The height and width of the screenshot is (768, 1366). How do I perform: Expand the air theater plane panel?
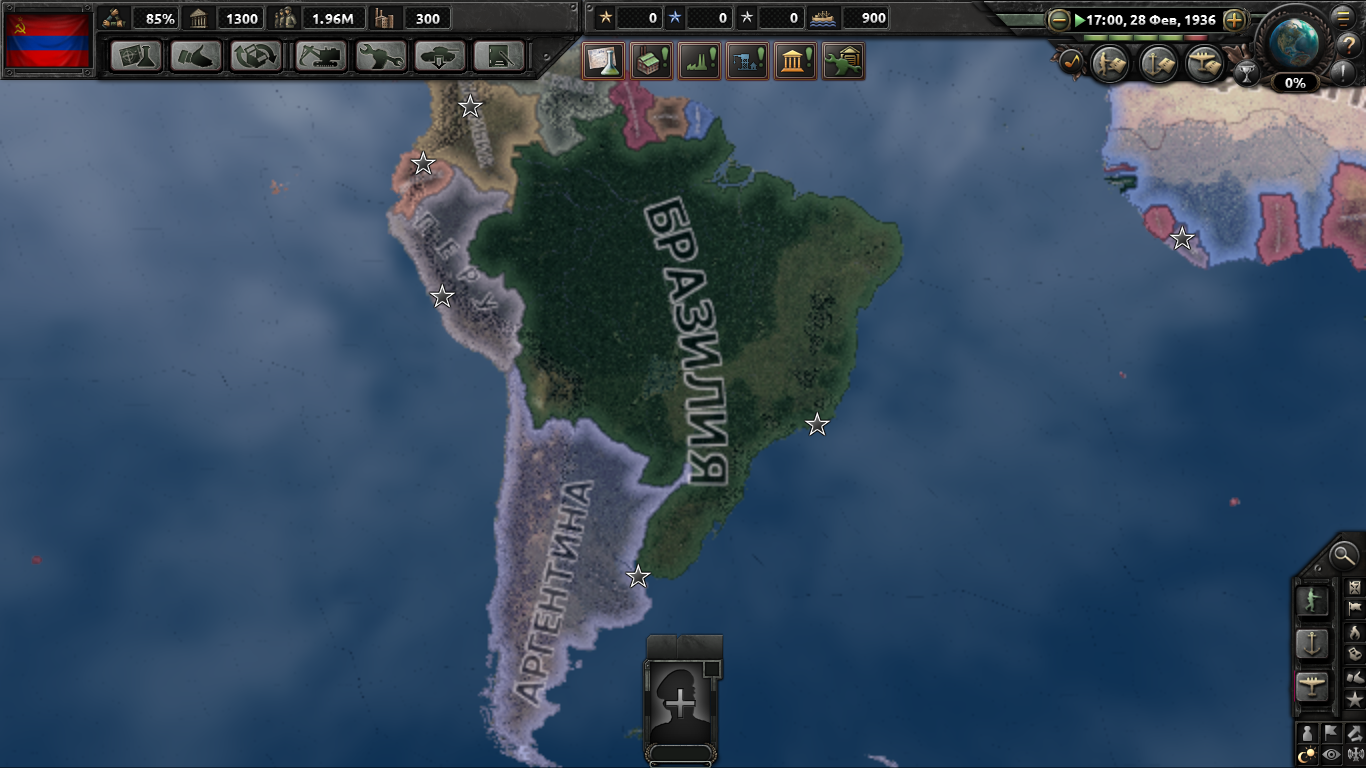[1312, 682]
